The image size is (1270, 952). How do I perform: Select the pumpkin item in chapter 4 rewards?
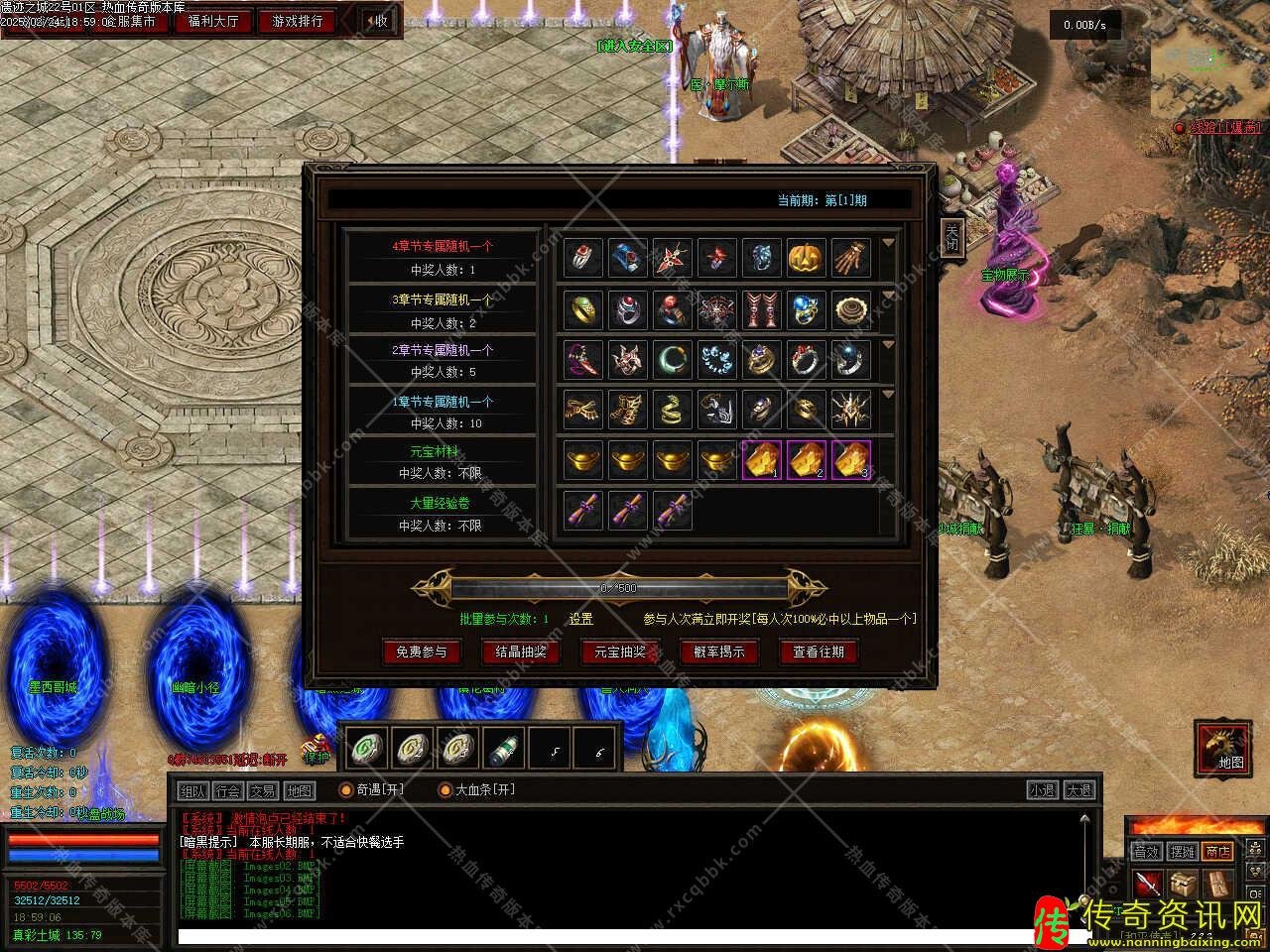coord(806,258)
